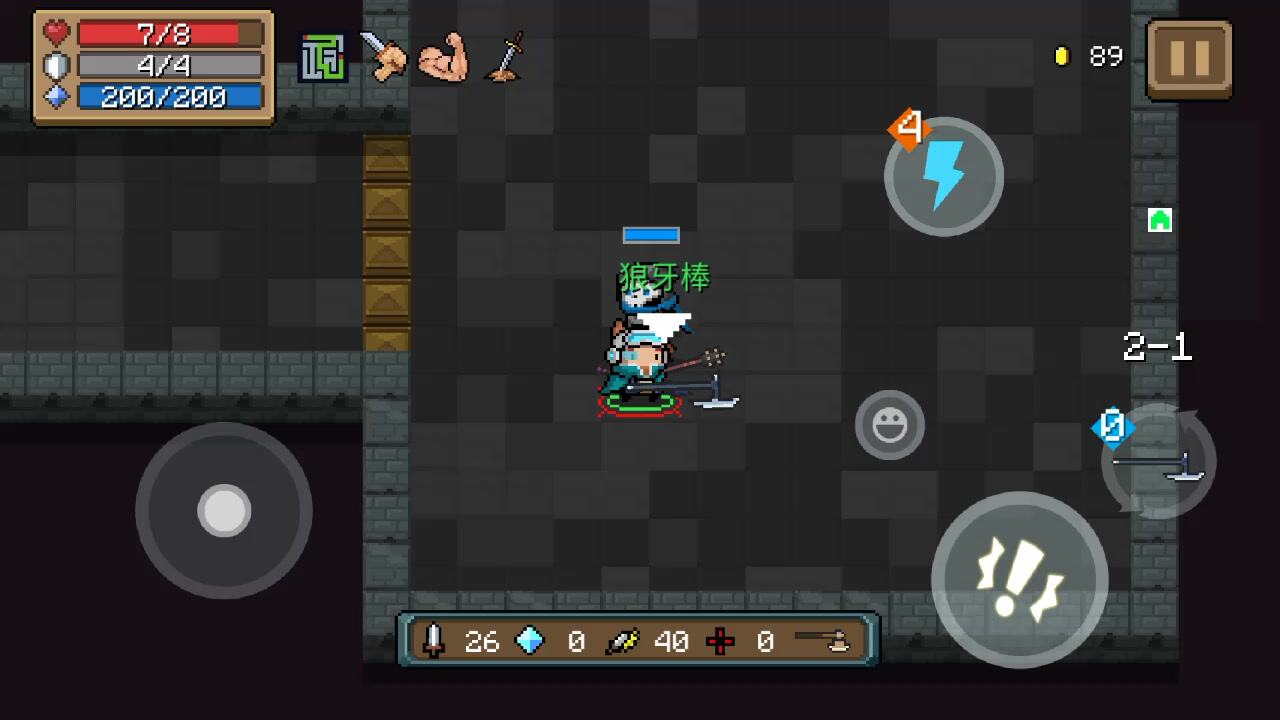Screen dimensions: 1280x720
Task: Pause the game with the pause button
Action: [x=1189, y=59]
